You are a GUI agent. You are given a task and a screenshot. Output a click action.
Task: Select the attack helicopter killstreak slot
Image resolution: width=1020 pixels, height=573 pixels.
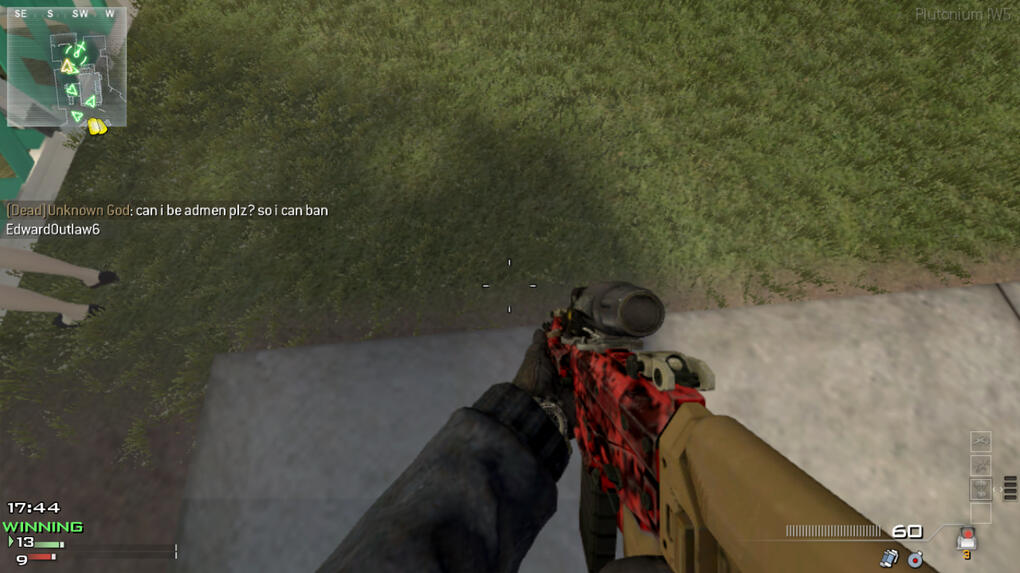tap(980, 465)
